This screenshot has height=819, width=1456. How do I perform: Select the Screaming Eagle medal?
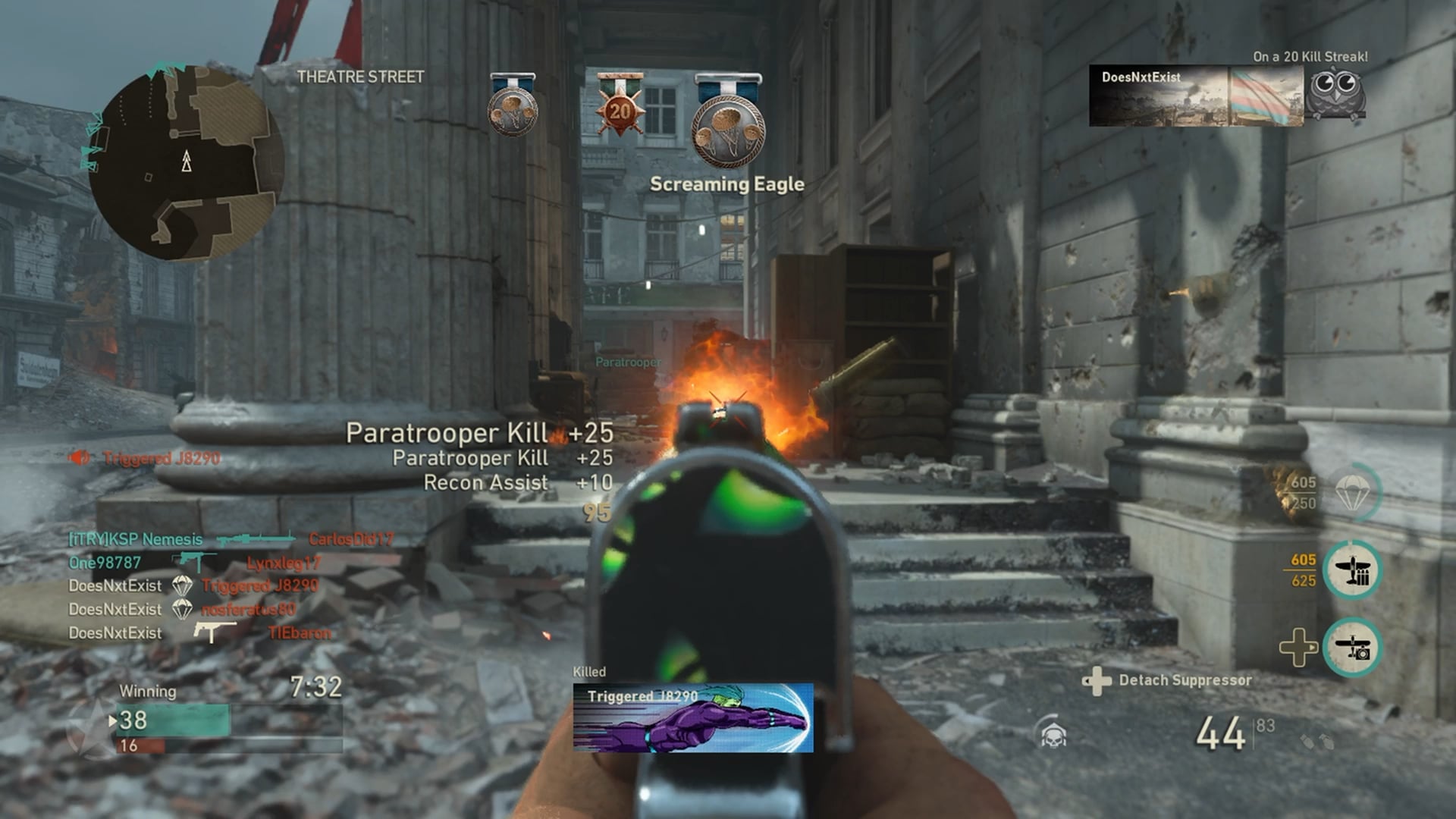click(x=728, y=130)
